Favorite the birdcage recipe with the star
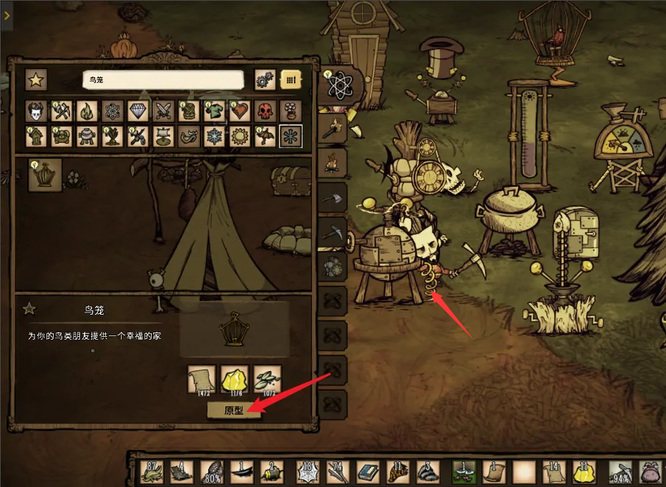This screenshot has width=666, height=487. [30, 309]
